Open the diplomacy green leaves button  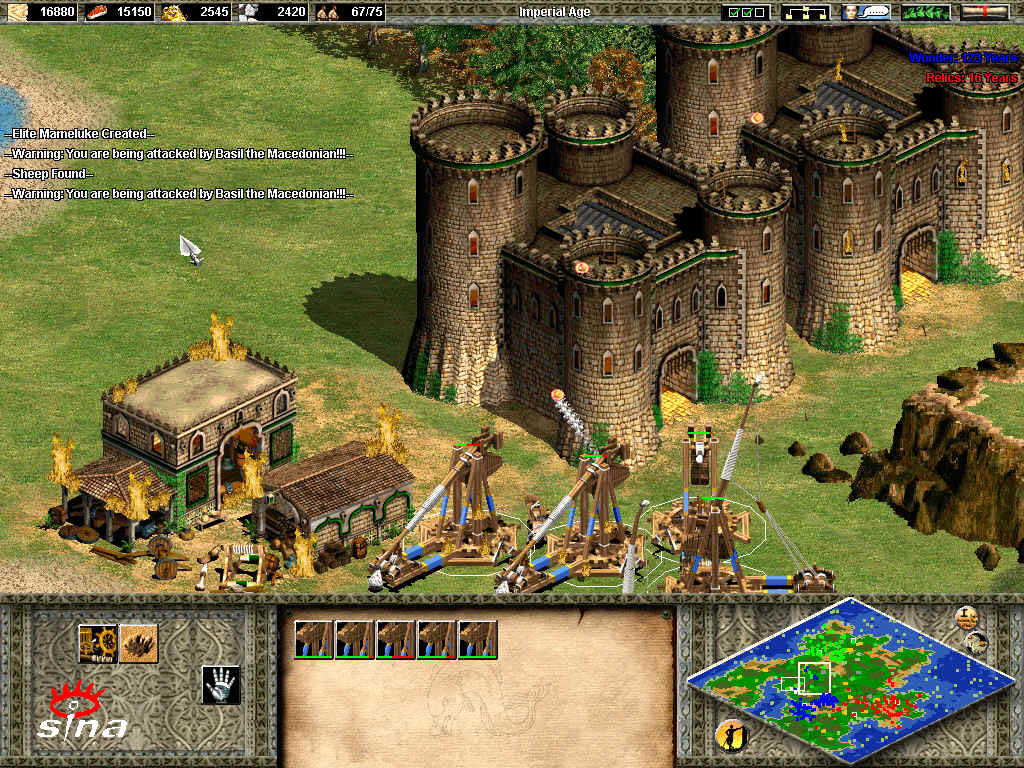[x=925, y=12]
